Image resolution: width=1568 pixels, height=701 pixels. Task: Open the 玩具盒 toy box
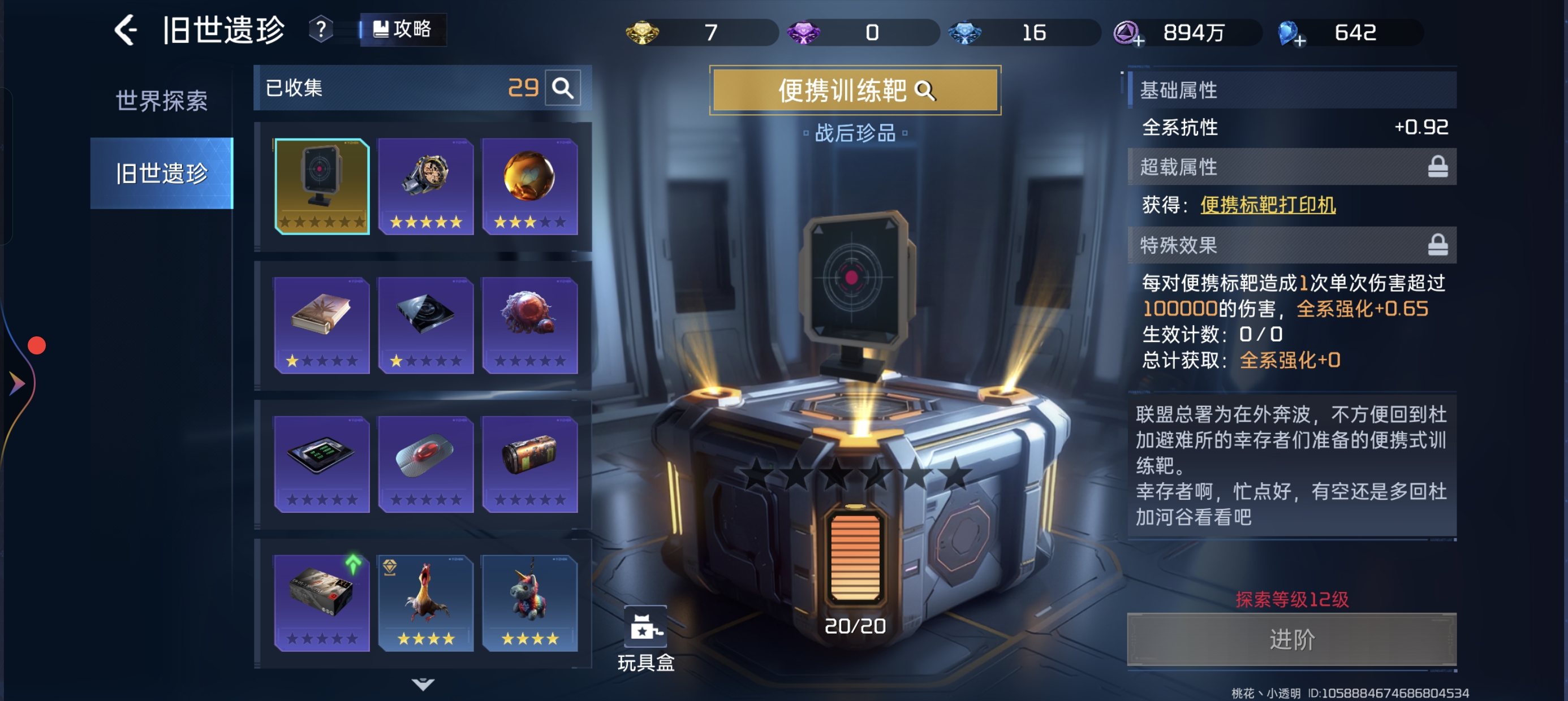pyautogui.click(x=645, y=638)
